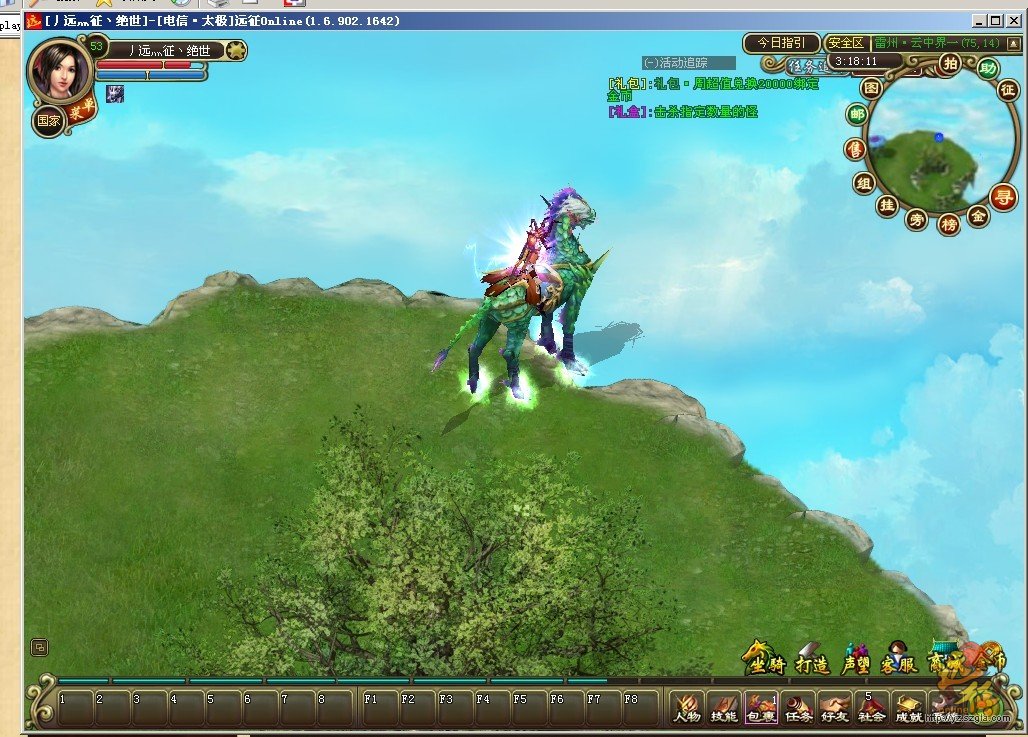Click the 寻 pathfinding button by minimap
1028x737 pixels.
(1001, 194)
